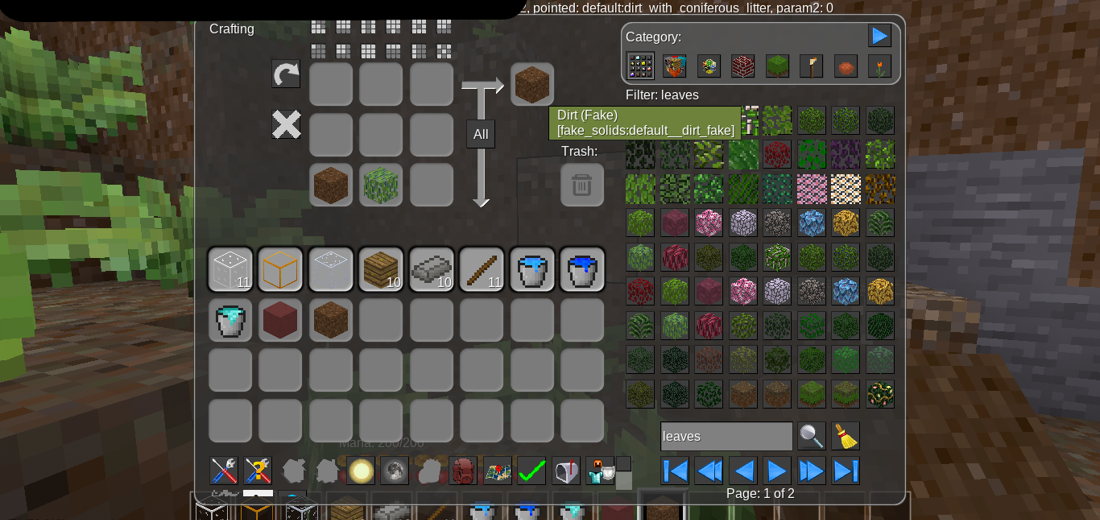Jump to the first item page
This screenshot has width=1100, height=520.
(x=675, y=471)
